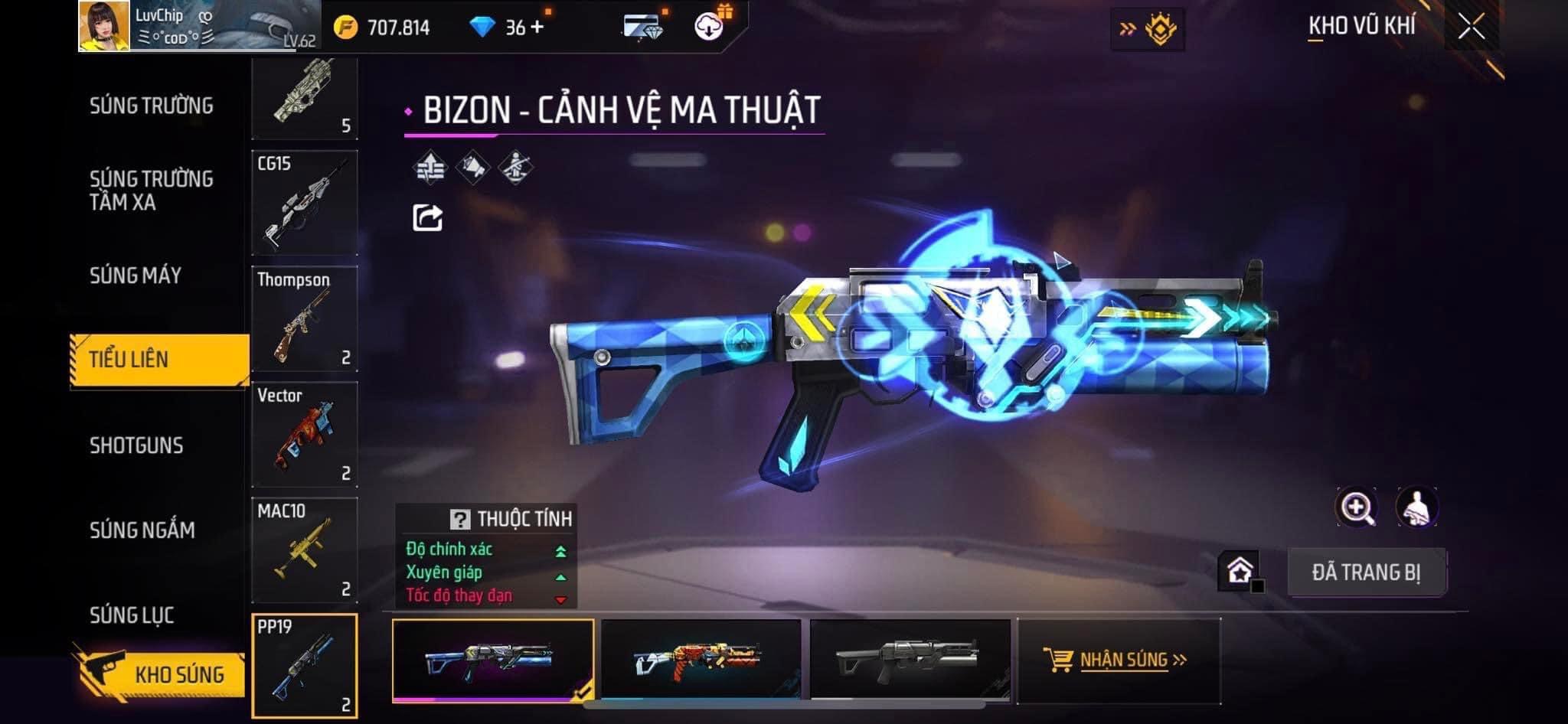Select the red-orange PP19 skin thumbnail

pos(701,659)
